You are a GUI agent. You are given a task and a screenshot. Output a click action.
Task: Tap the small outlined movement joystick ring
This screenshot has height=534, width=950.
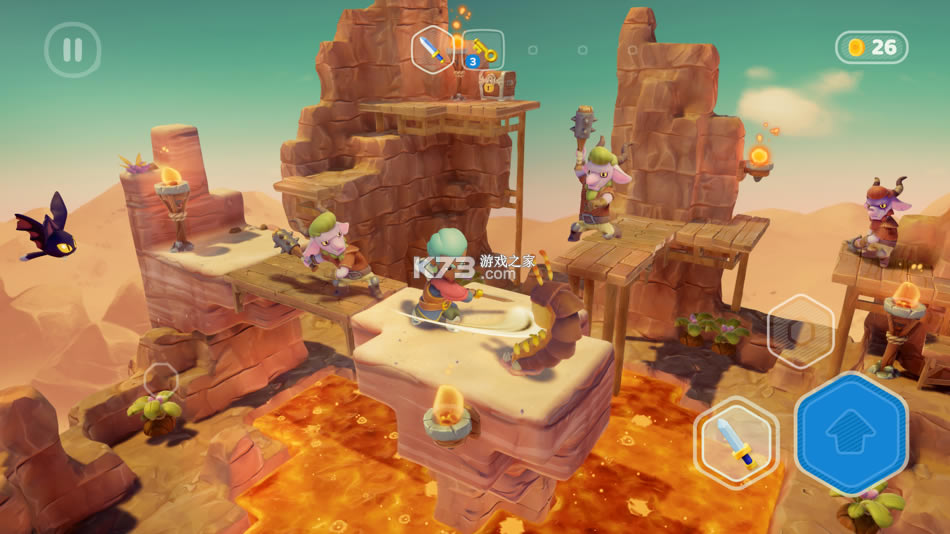tap(160, 378)
